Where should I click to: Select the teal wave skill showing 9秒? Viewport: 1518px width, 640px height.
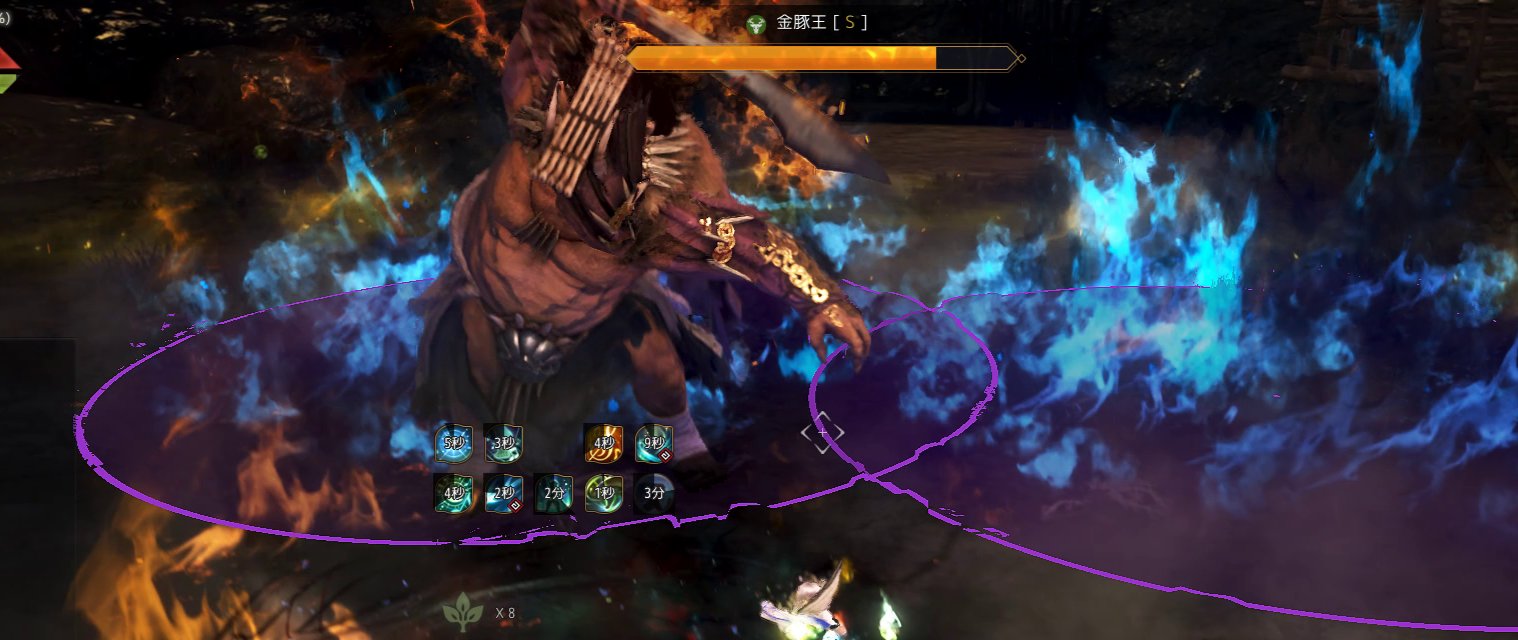click(654, 443)
